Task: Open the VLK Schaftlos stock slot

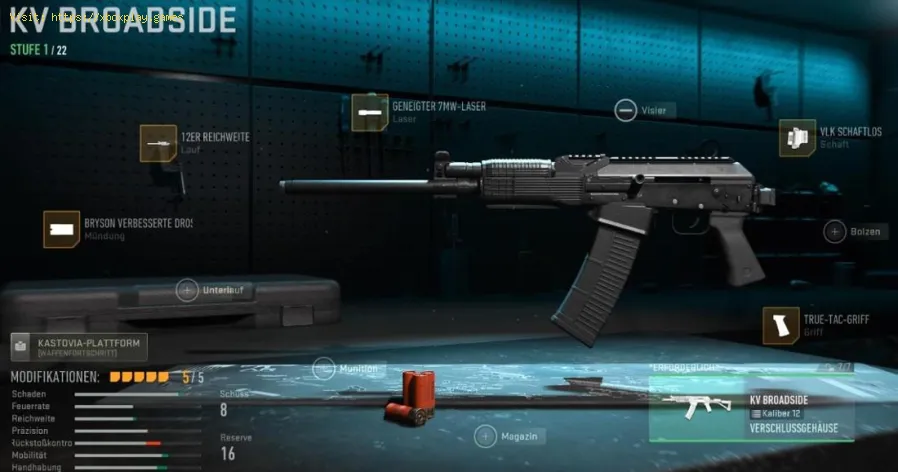Action: (798, 138)
